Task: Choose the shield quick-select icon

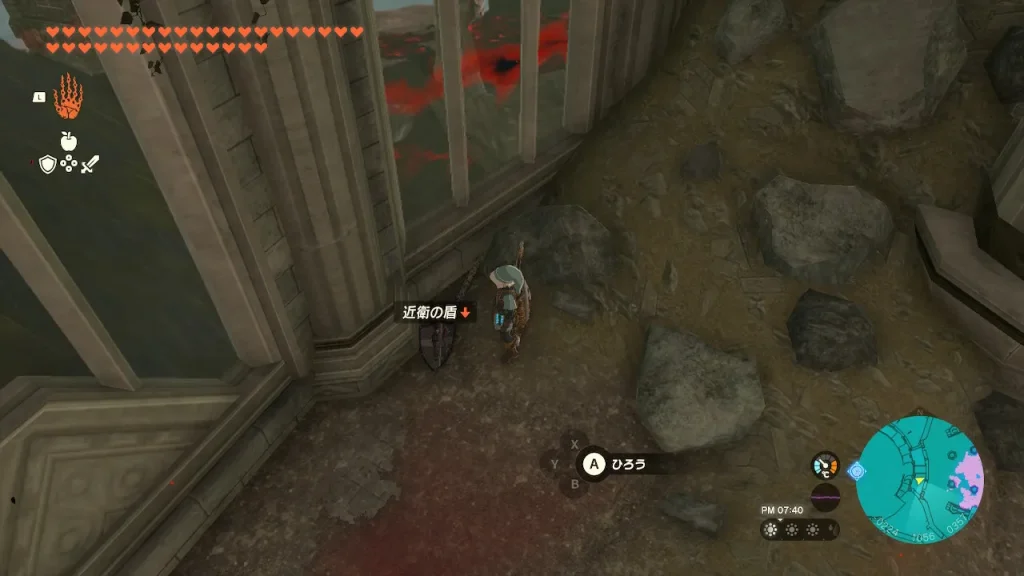Action: click(x=47, y=164)
